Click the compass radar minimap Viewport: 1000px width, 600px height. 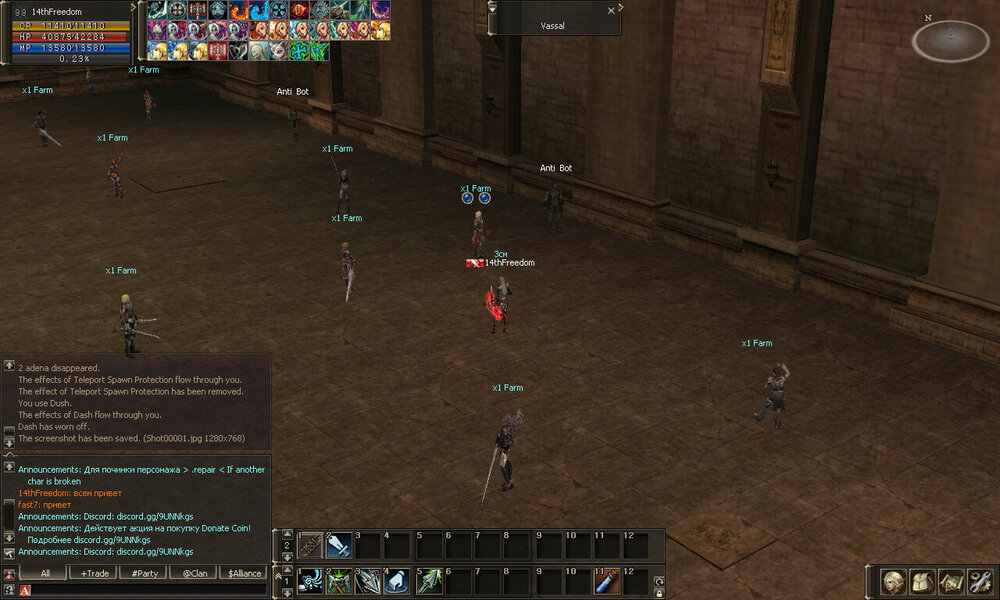click(x=951, y=41)
